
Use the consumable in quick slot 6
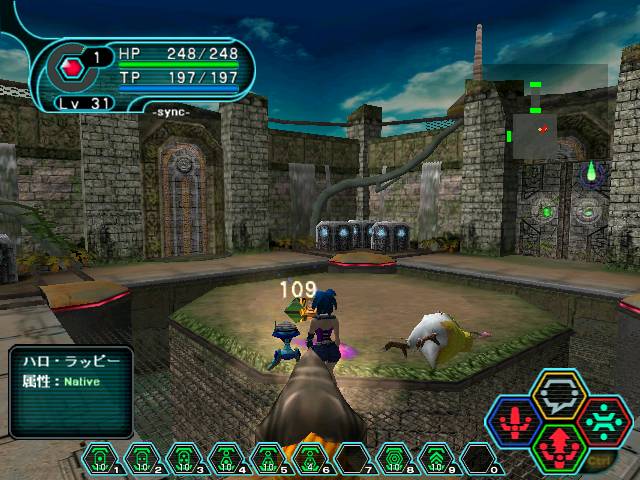tap(311, 460)
